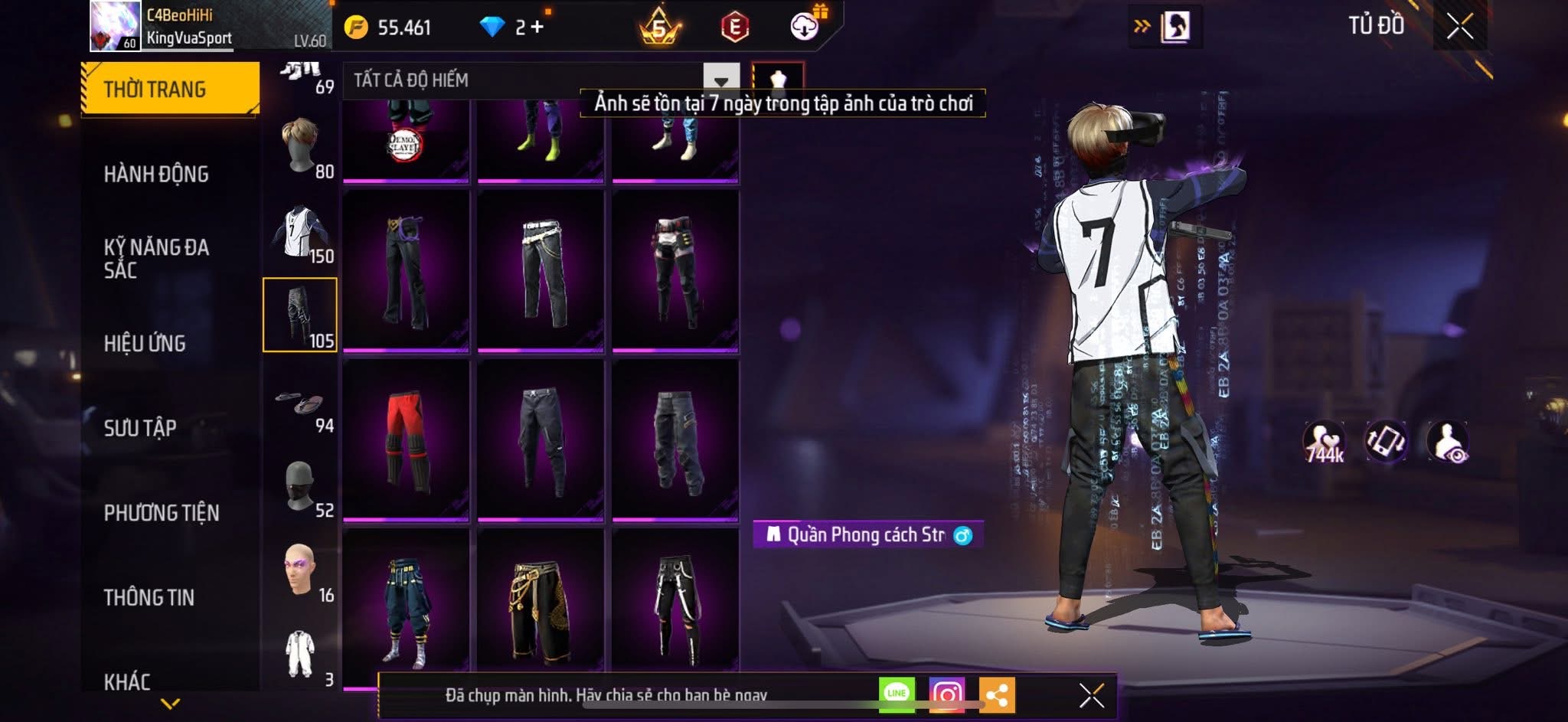This screenshot has height=722, width=1568.
Task: Open the Phương Tiện tab
Action: point(162,512)
